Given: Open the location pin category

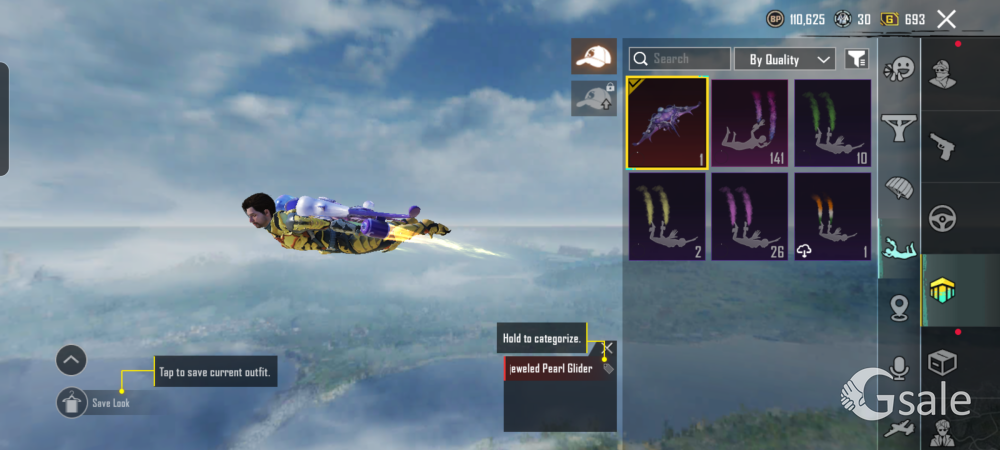Looking at the screenshot, I should (x=899, y=307).
